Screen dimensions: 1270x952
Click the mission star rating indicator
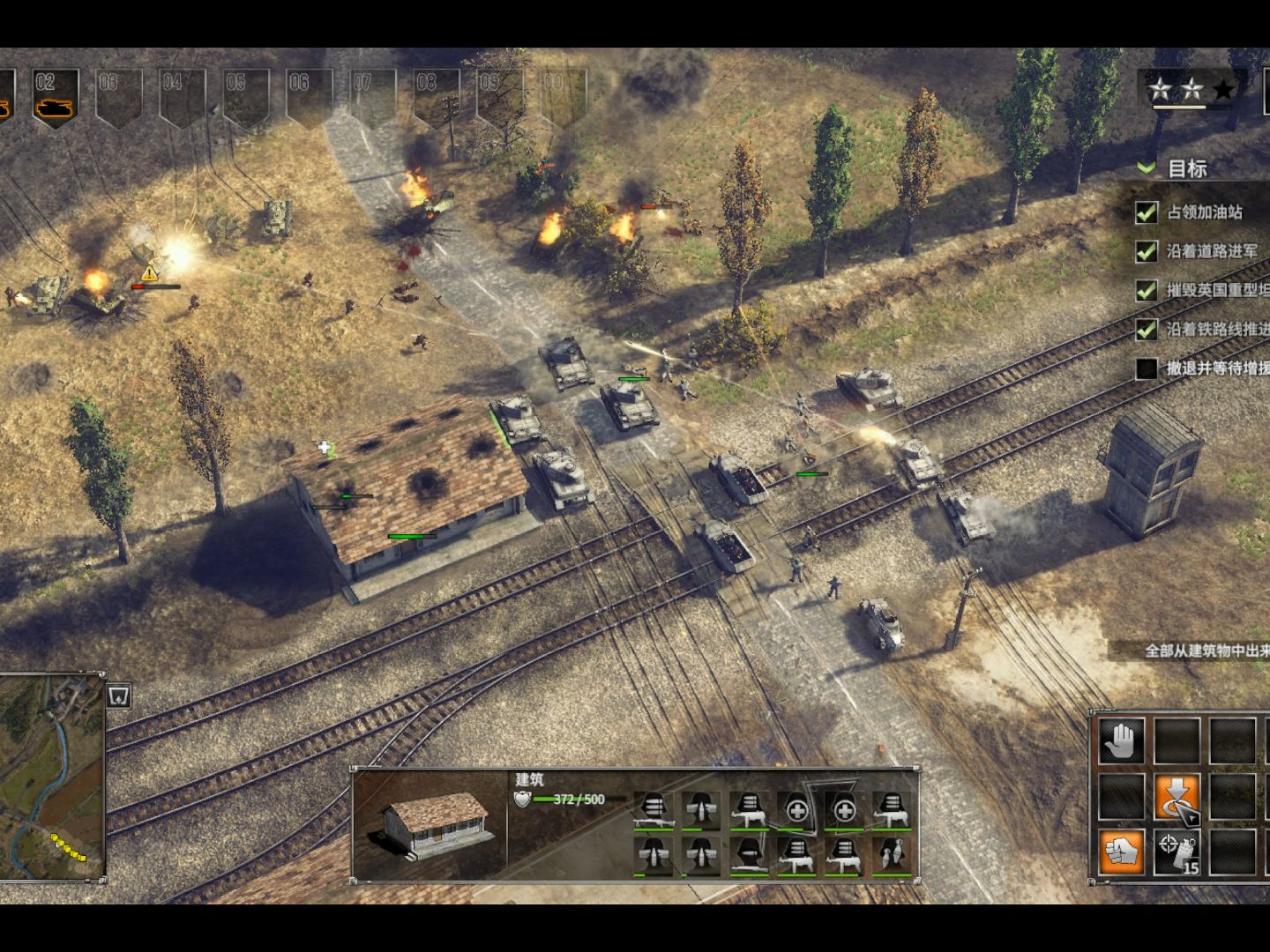coord(1191,90)
